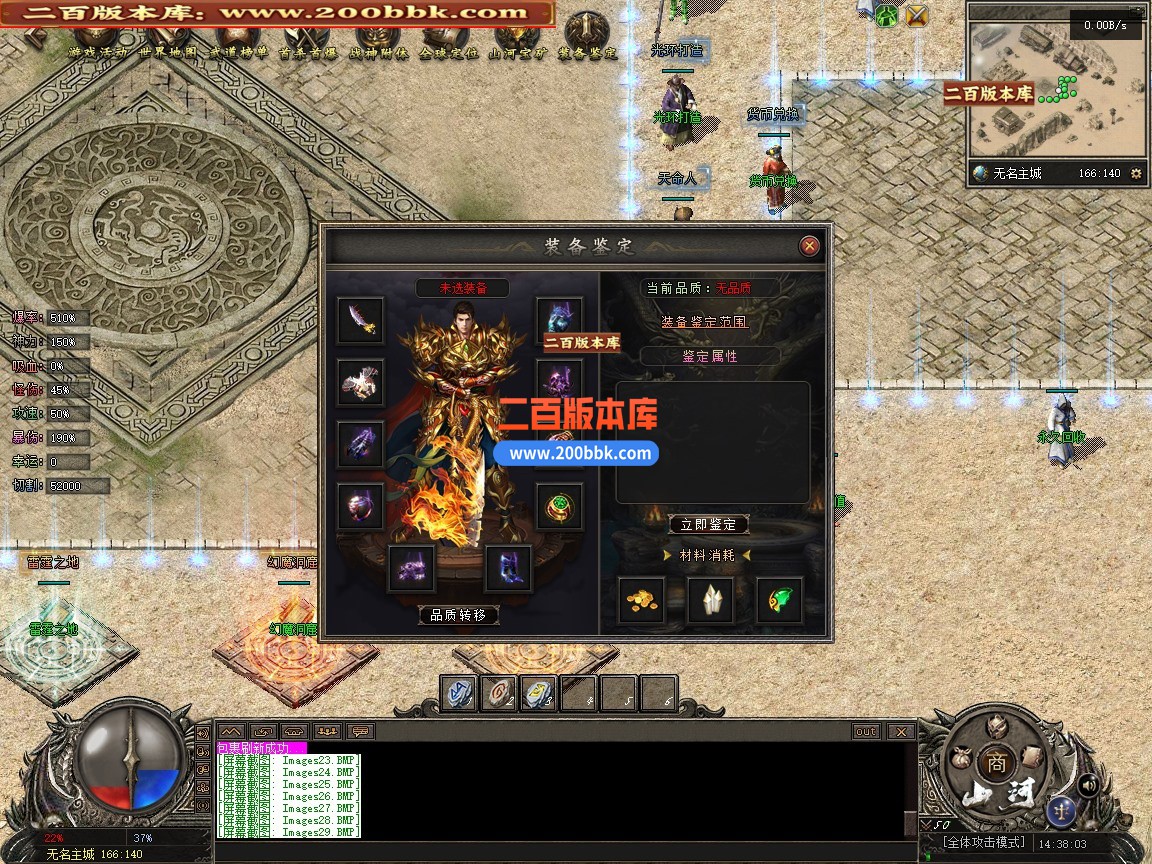The image size is (1152, 864).
Task: Pick the gold coins material slot
Action: pos(641,600)
